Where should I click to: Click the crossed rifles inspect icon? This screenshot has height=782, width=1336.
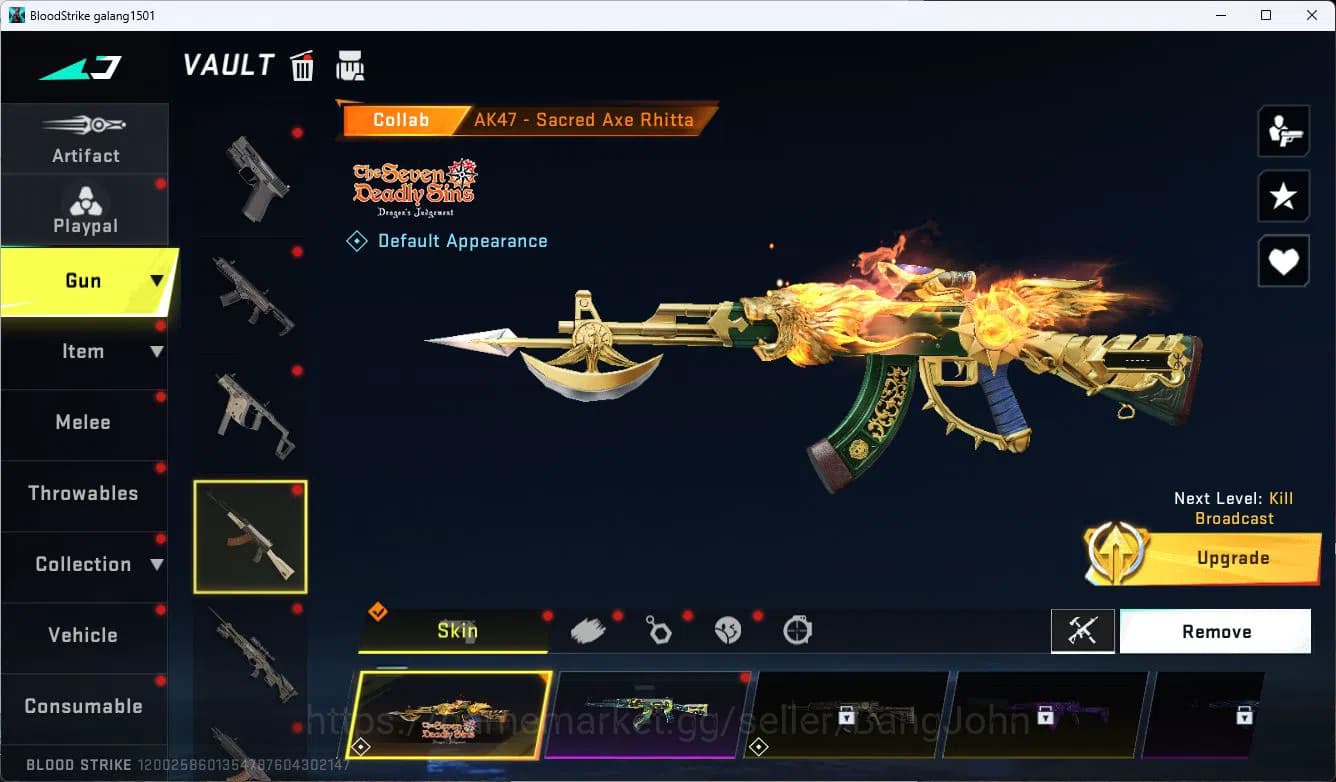[x=1083, y=631]
